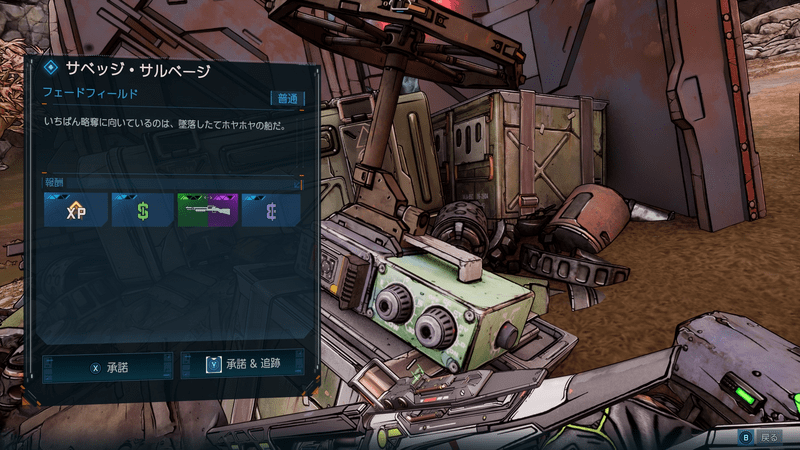Inspect the weapon reward icon
The height and width of the screenshot is (450, 800).
pos(206,210)
